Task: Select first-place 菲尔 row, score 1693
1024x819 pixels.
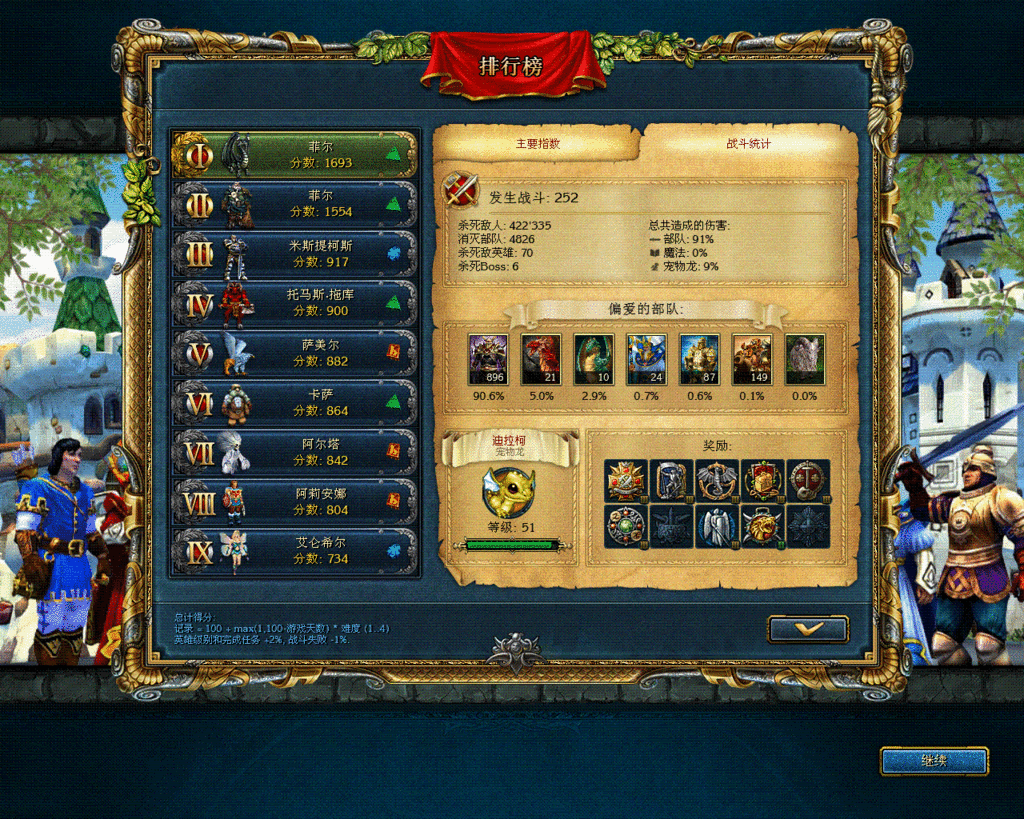Action: (296, 154)
